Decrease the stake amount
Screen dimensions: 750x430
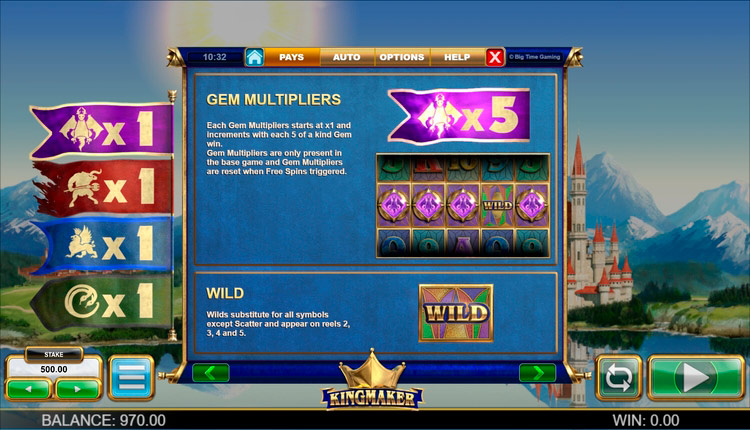tap(29, 388)
